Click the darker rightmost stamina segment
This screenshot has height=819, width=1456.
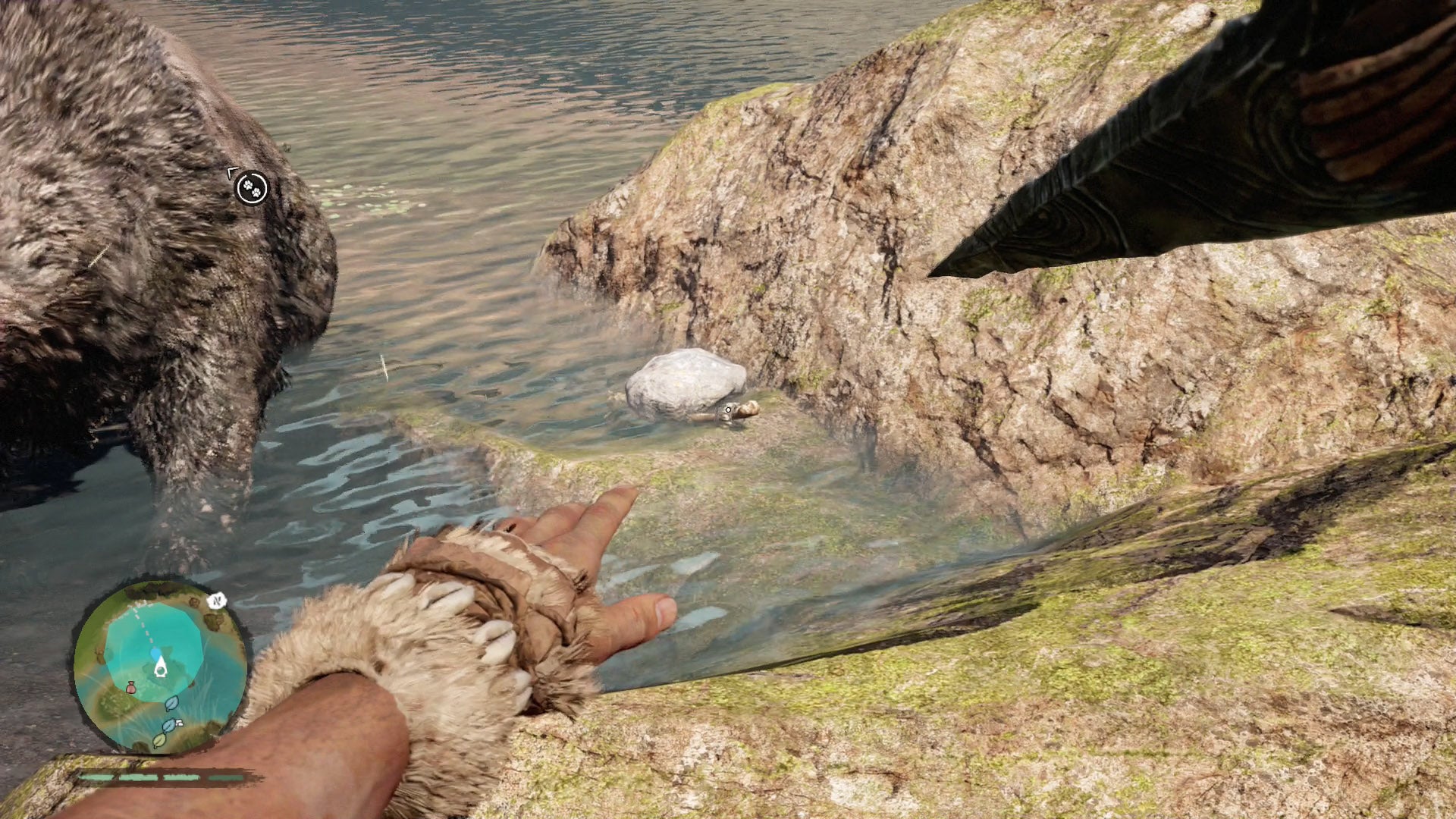[x=227, y=777]
